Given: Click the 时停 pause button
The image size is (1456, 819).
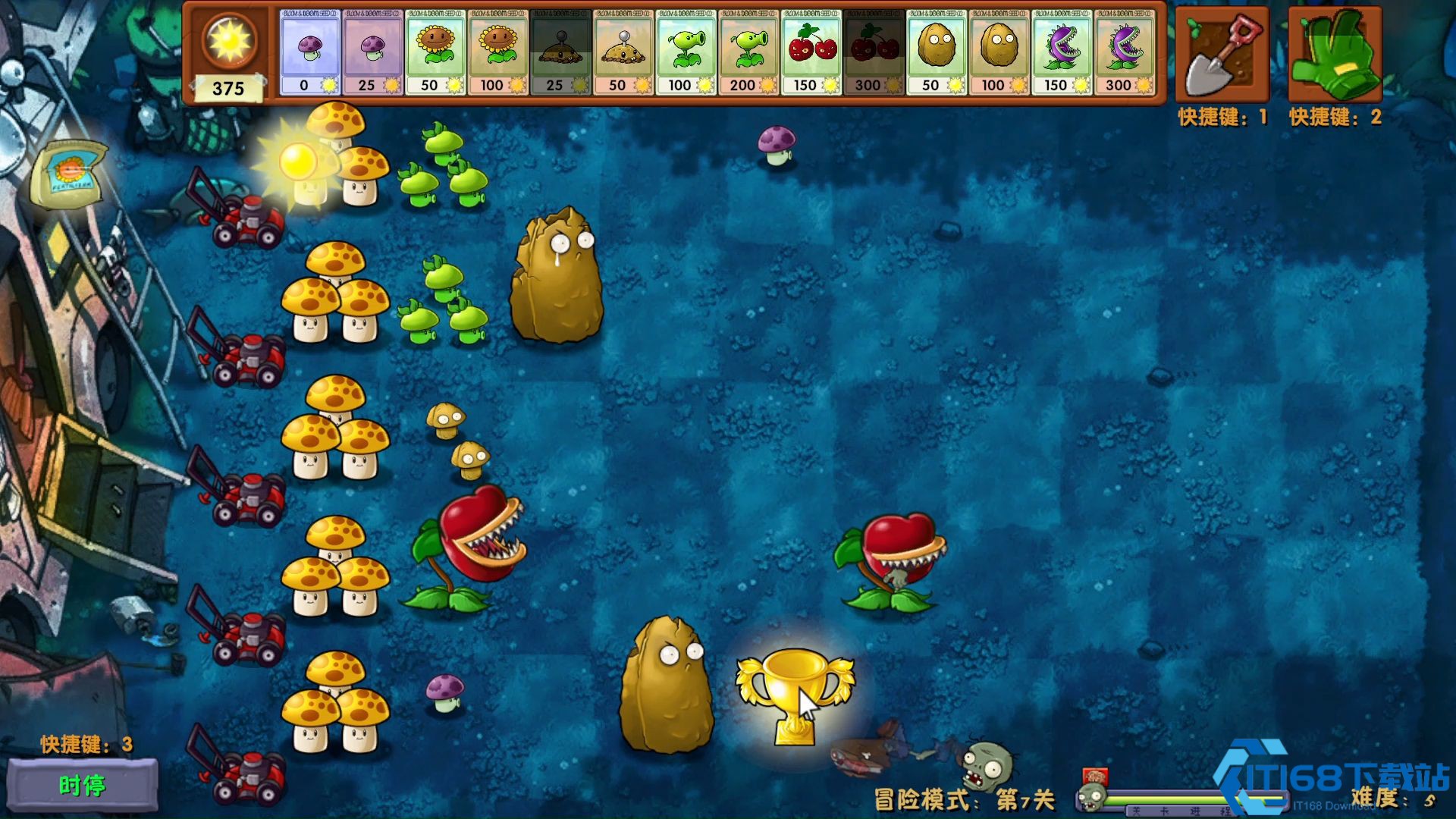Looking at the screenshot, I should coord(83,786).
